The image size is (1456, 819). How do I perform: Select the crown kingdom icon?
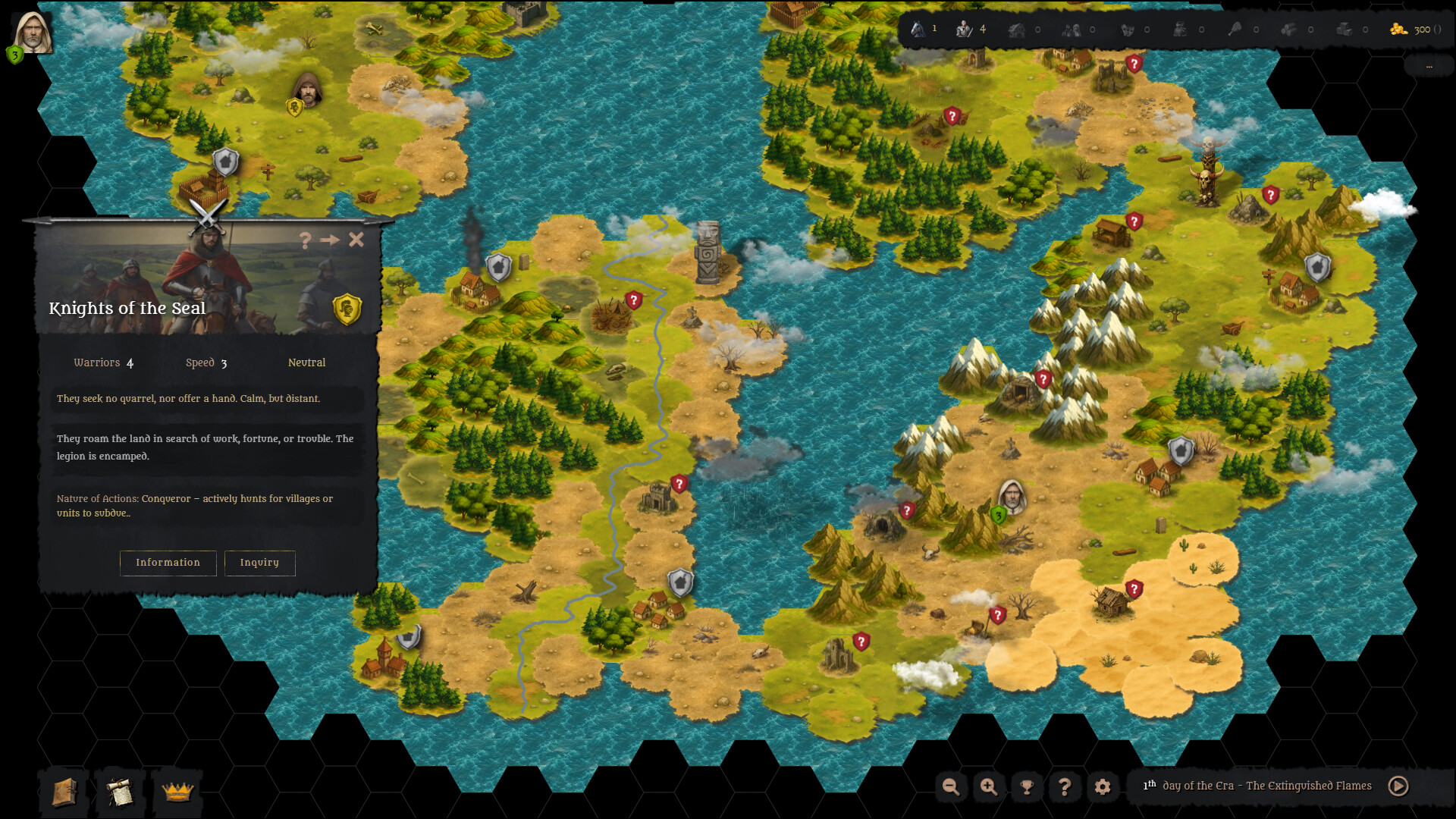177,792
